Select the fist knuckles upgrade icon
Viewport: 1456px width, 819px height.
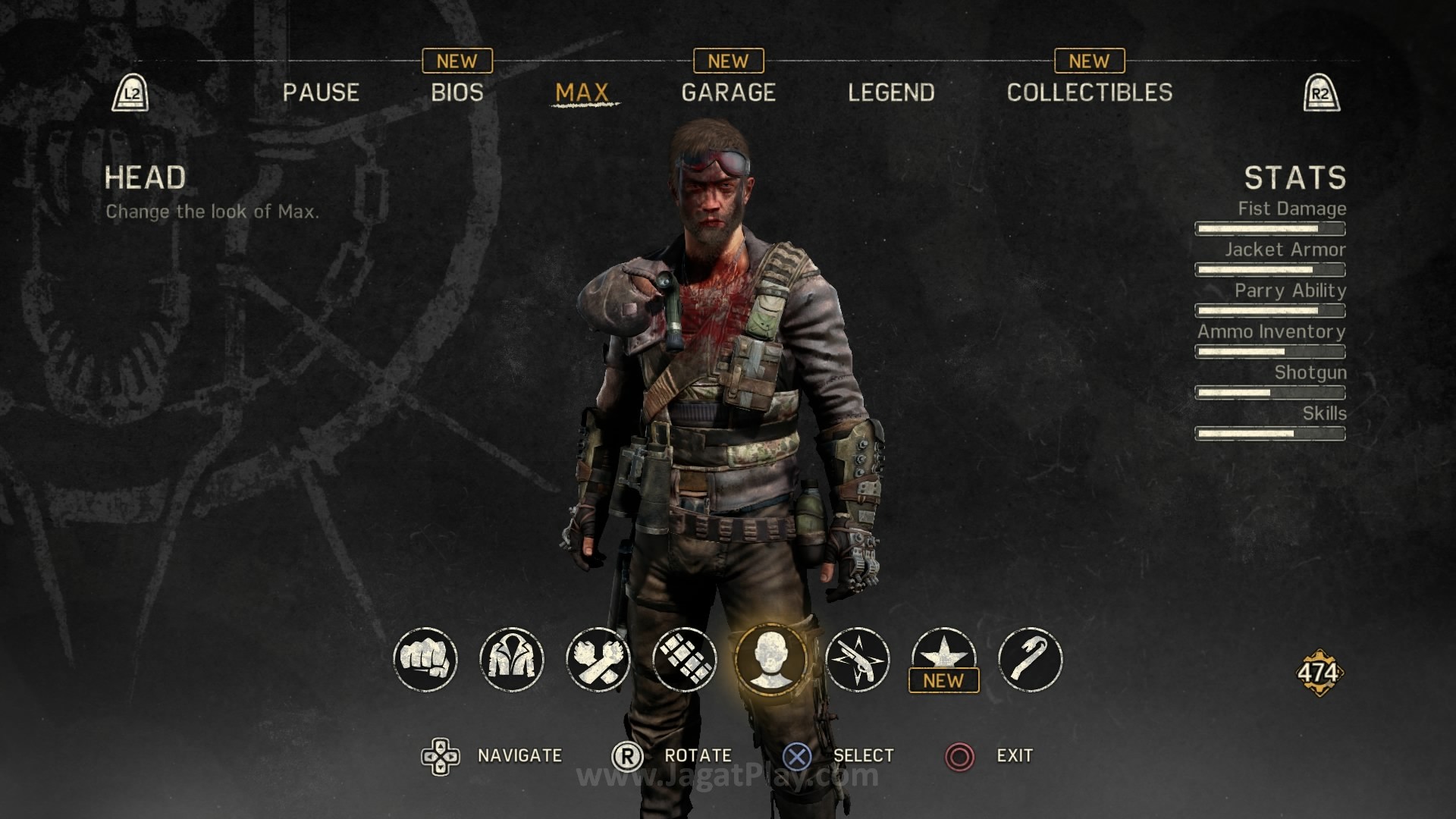tap(425, 659)
